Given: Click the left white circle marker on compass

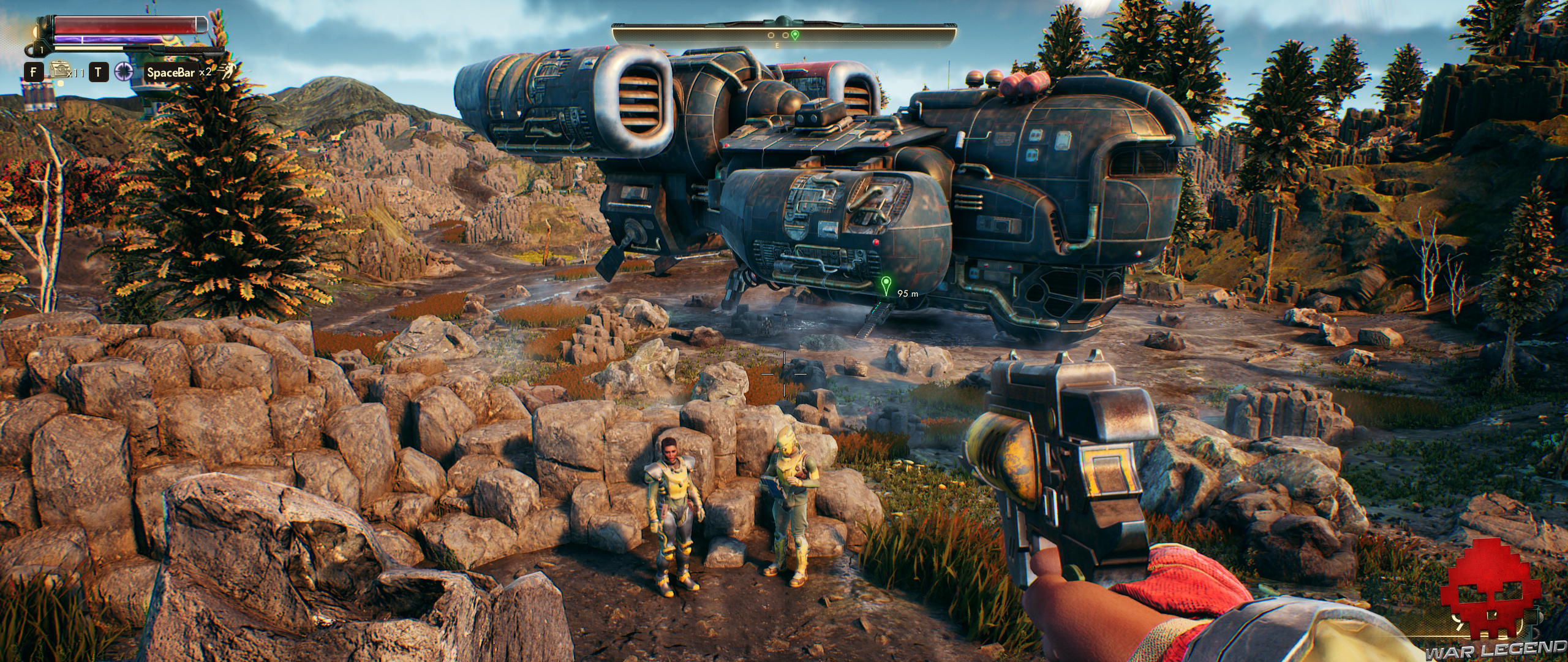Looking at the screenshot, I should [x=771, y=36].
